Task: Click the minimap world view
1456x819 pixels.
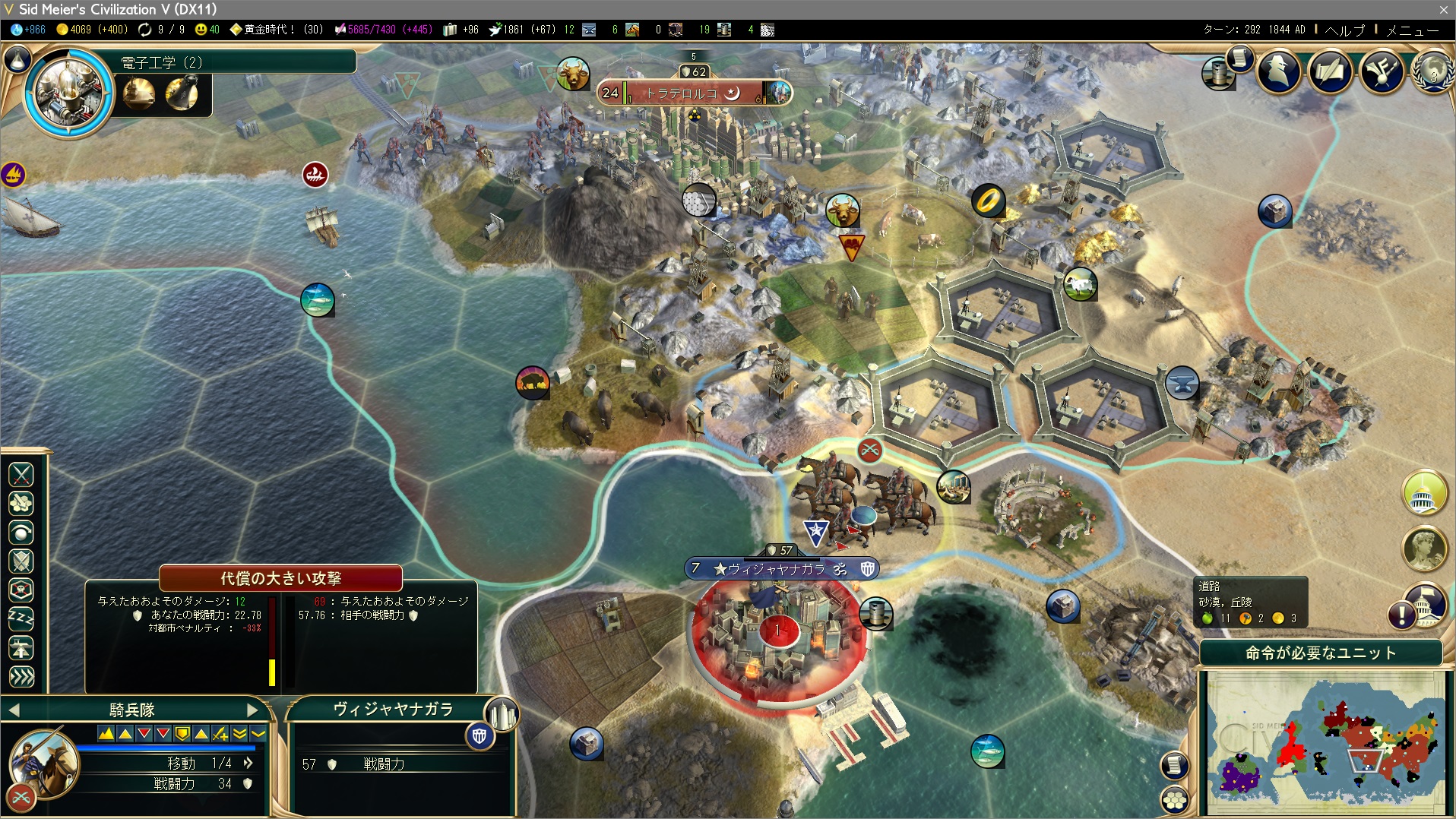Action: click(1325, 742)
